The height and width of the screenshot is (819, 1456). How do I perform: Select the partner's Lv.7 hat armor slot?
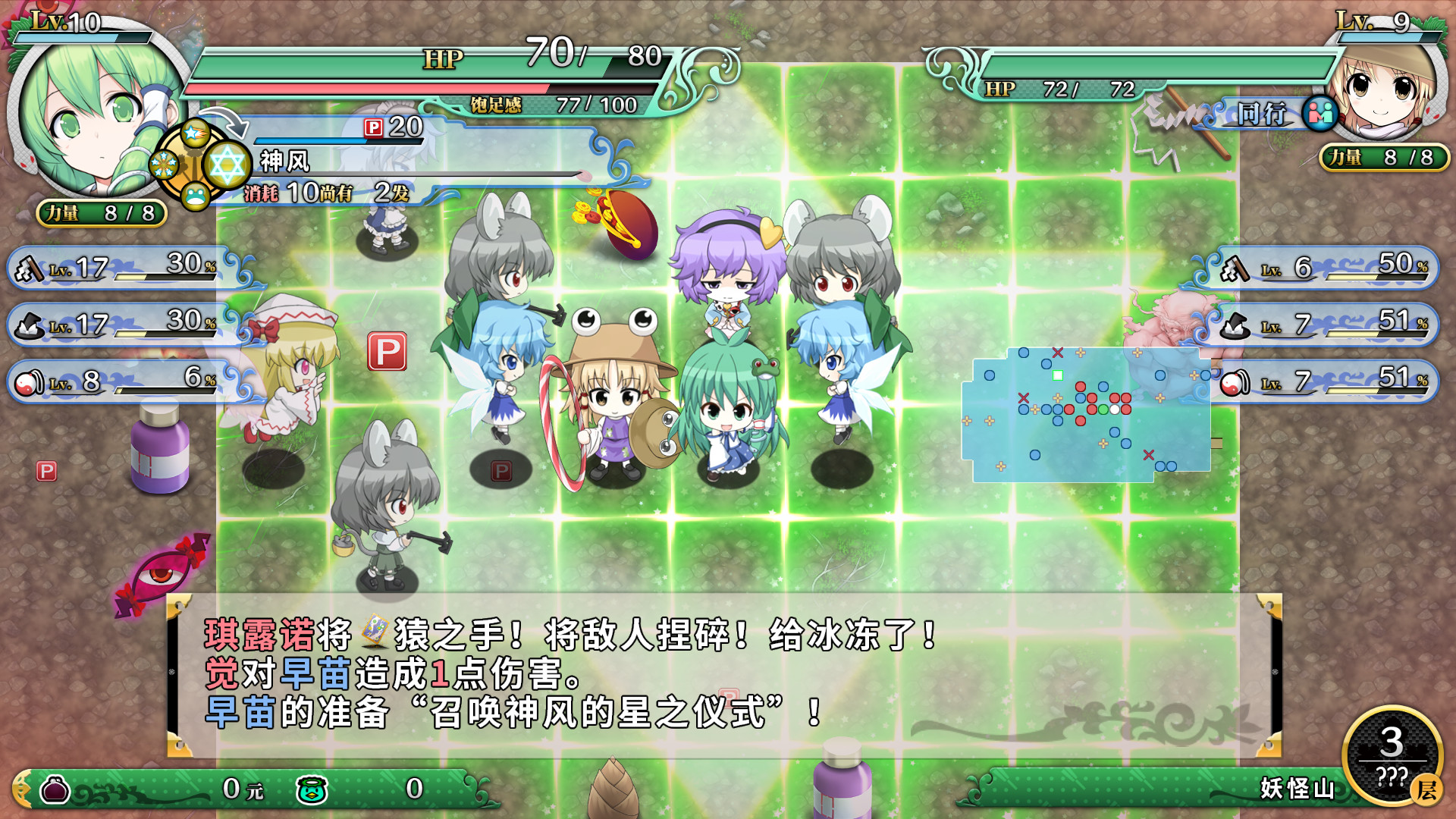point(1323,324)
